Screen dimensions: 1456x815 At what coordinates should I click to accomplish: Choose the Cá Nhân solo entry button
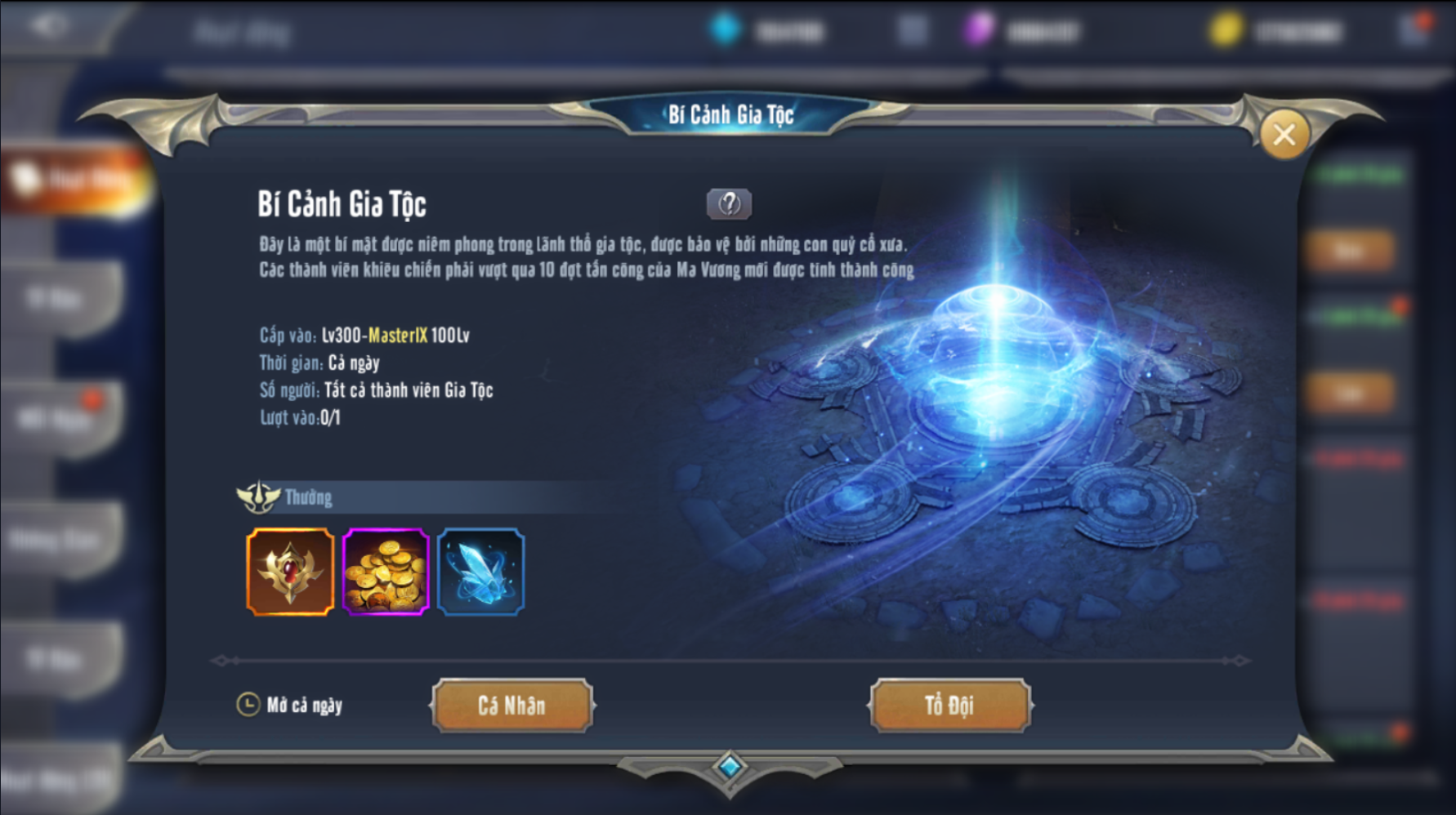512,705
